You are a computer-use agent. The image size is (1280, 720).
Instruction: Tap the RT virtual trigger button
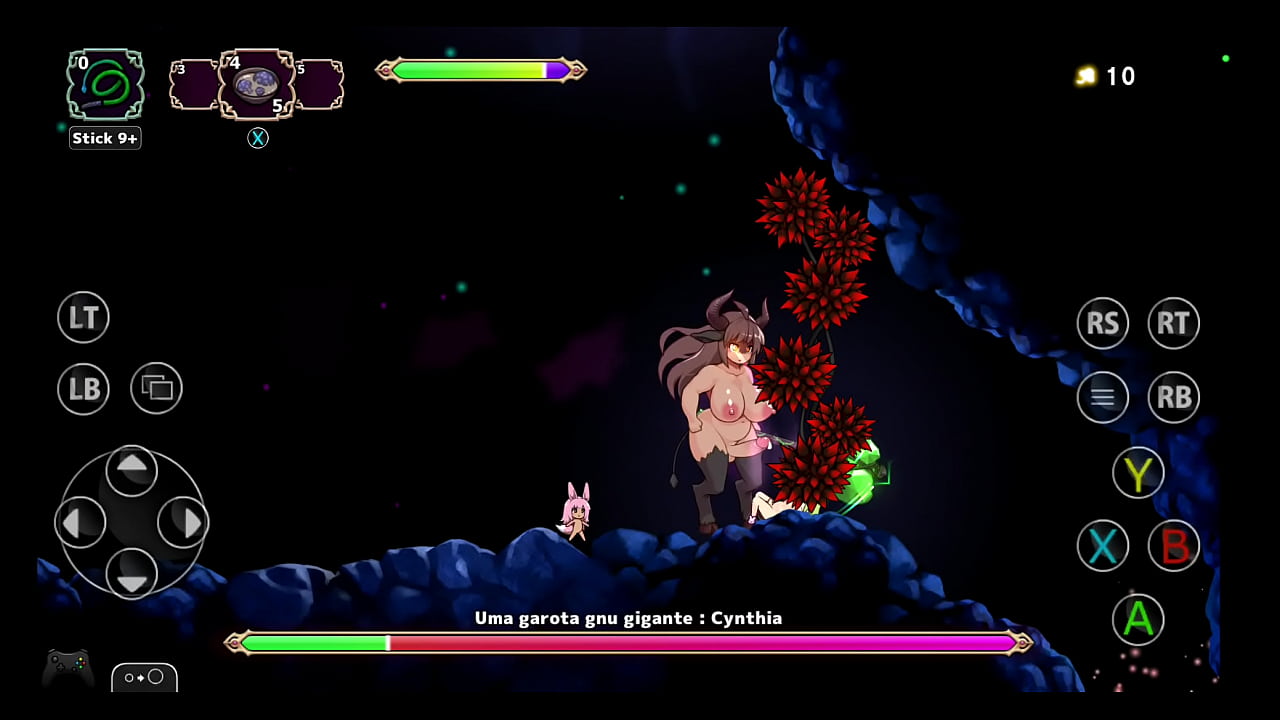[1173, 323]
